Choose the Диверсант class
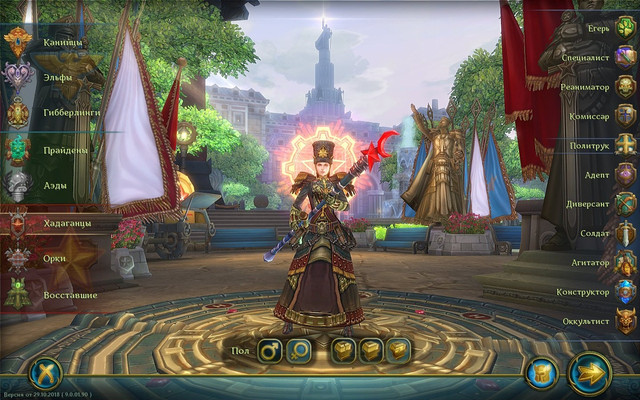This screenshot has height=400, width=640. [625, 204]
